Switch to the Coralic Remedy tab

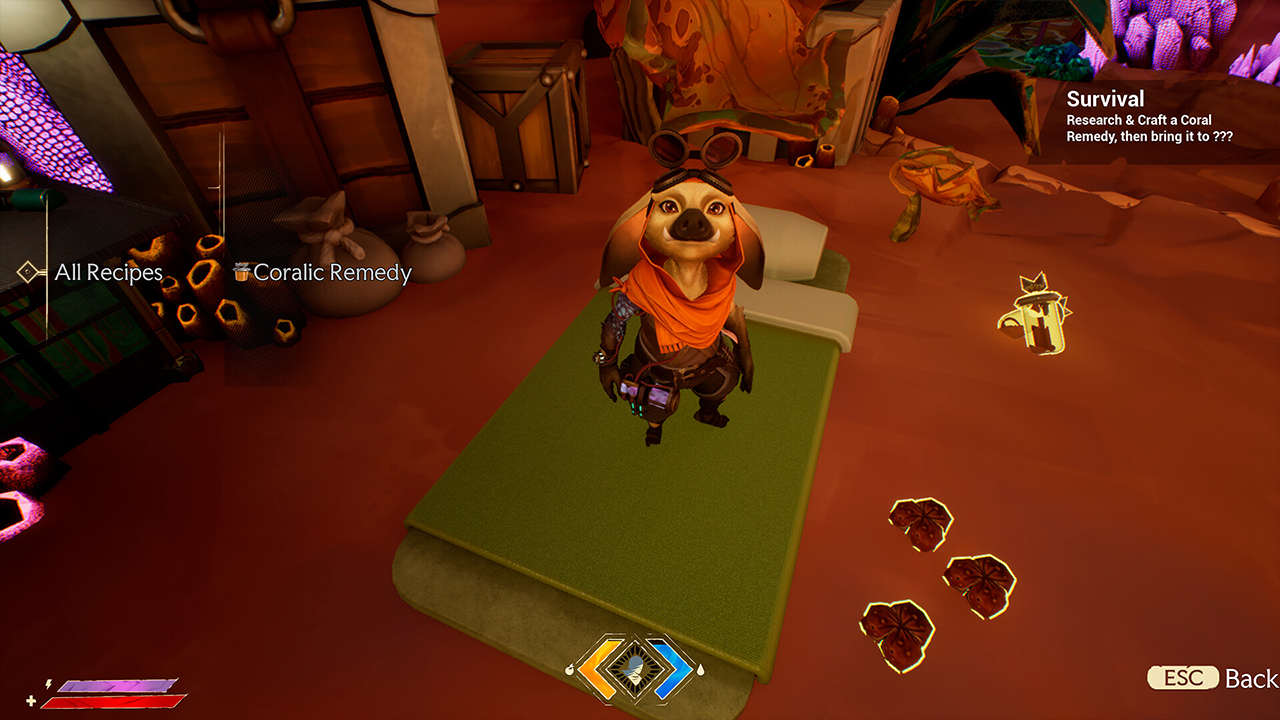(x=333, y=271)
